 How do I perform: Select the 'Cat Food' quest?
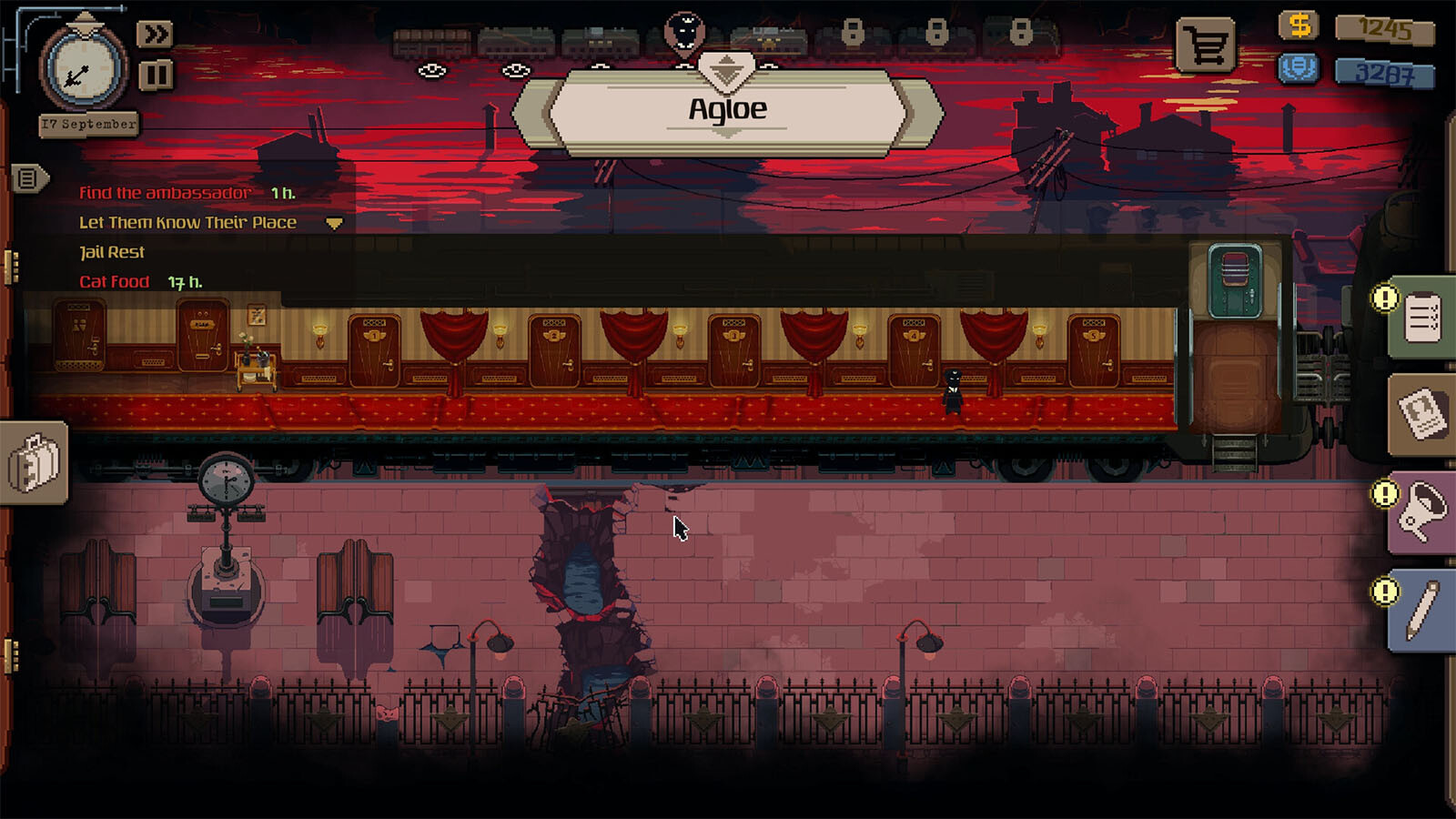(115, 282)
